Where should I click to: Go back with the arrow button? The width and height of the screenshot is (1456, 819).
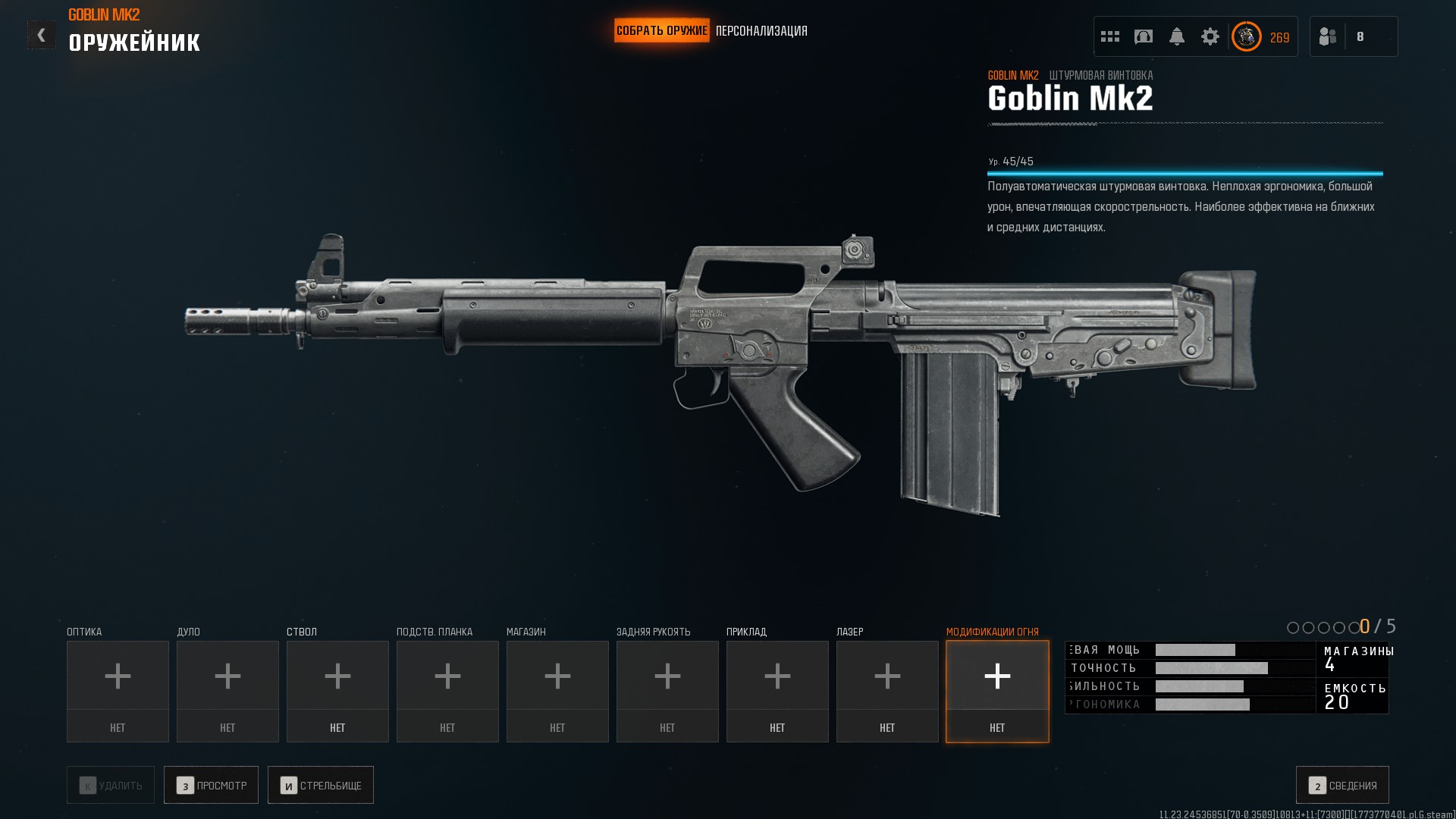click(x=41, y=35)
